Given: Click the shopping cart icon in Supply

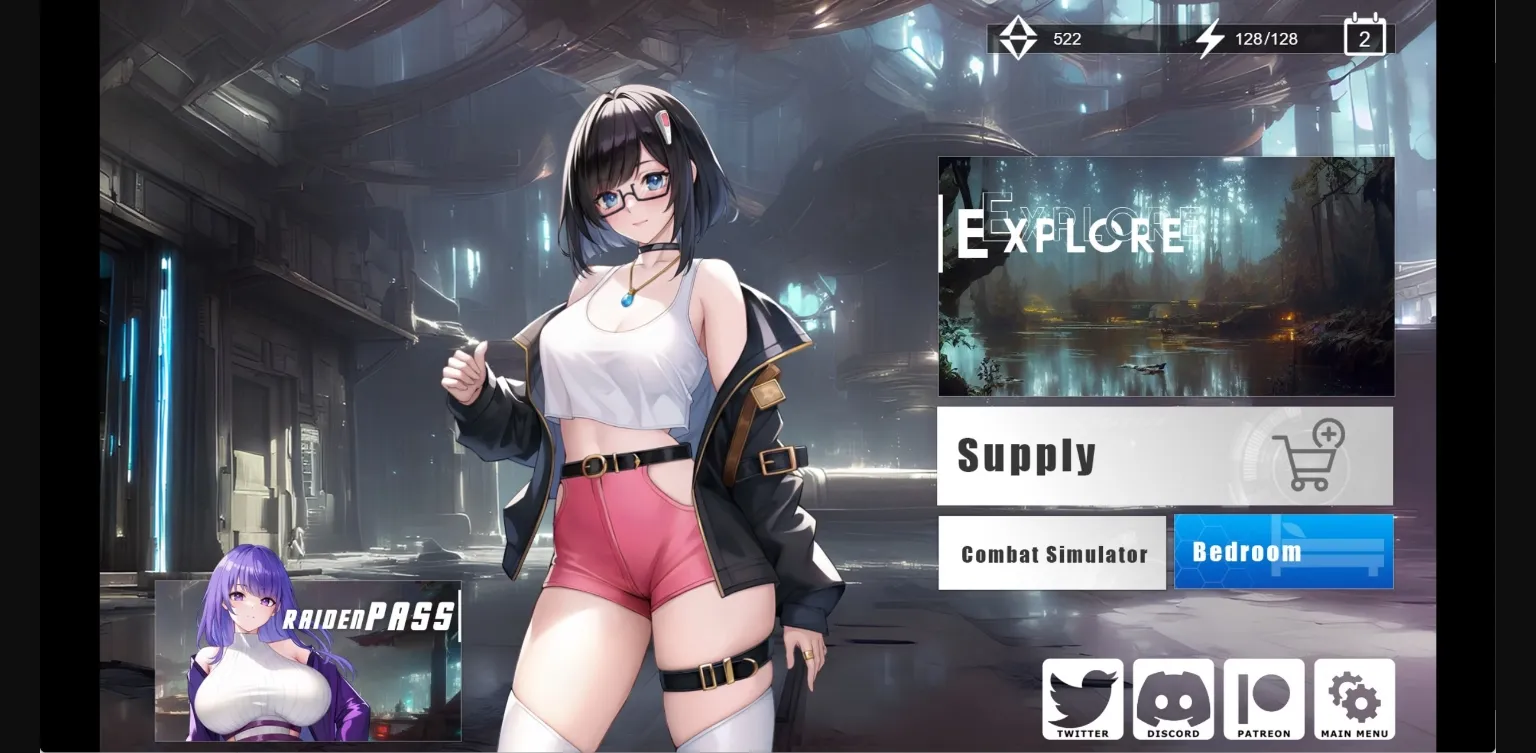Looking at the screenshot, I should click(x=1311, y=457).
